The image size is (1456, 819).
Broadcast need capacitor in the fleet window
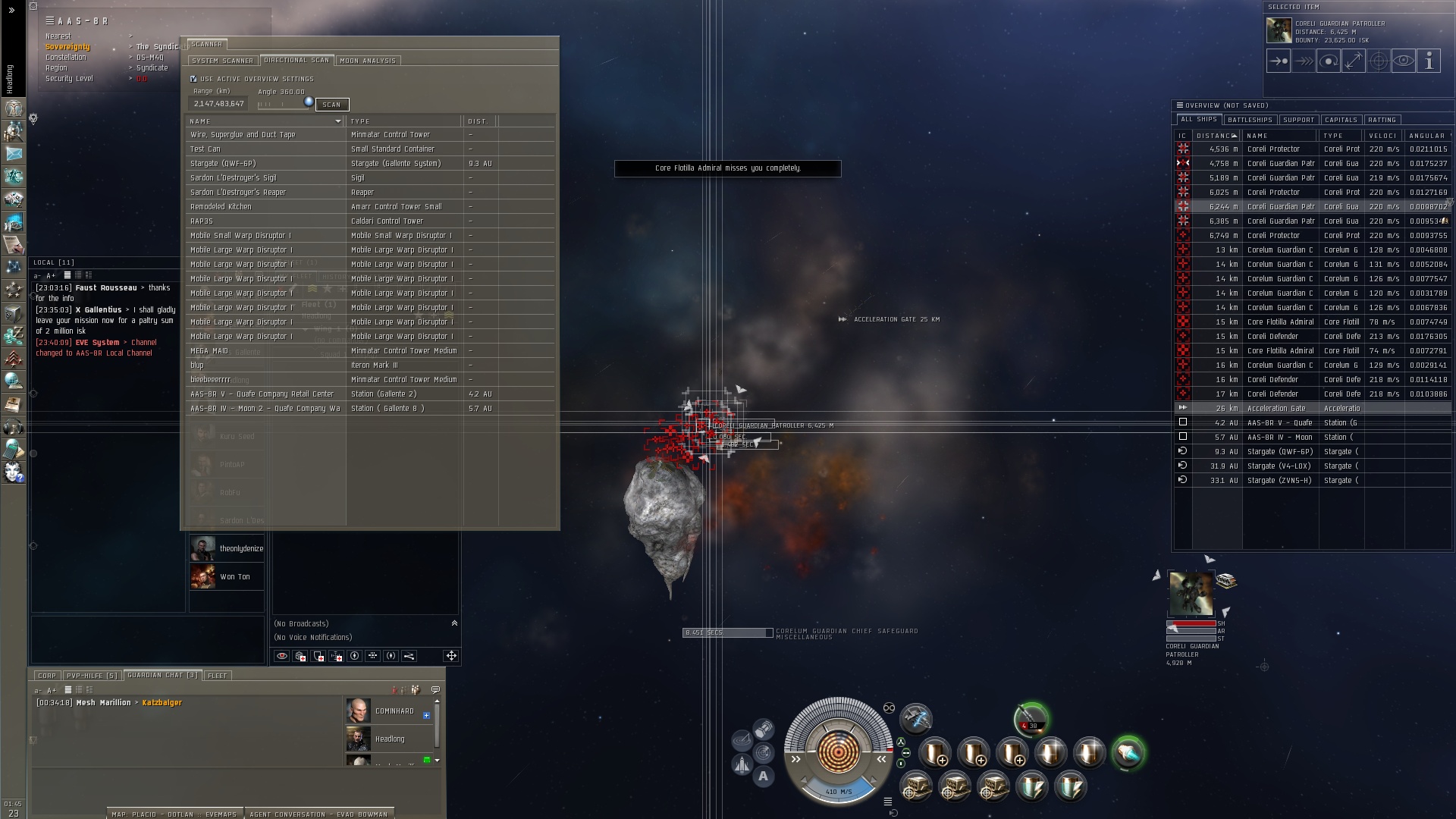click(x=337, y=657)
